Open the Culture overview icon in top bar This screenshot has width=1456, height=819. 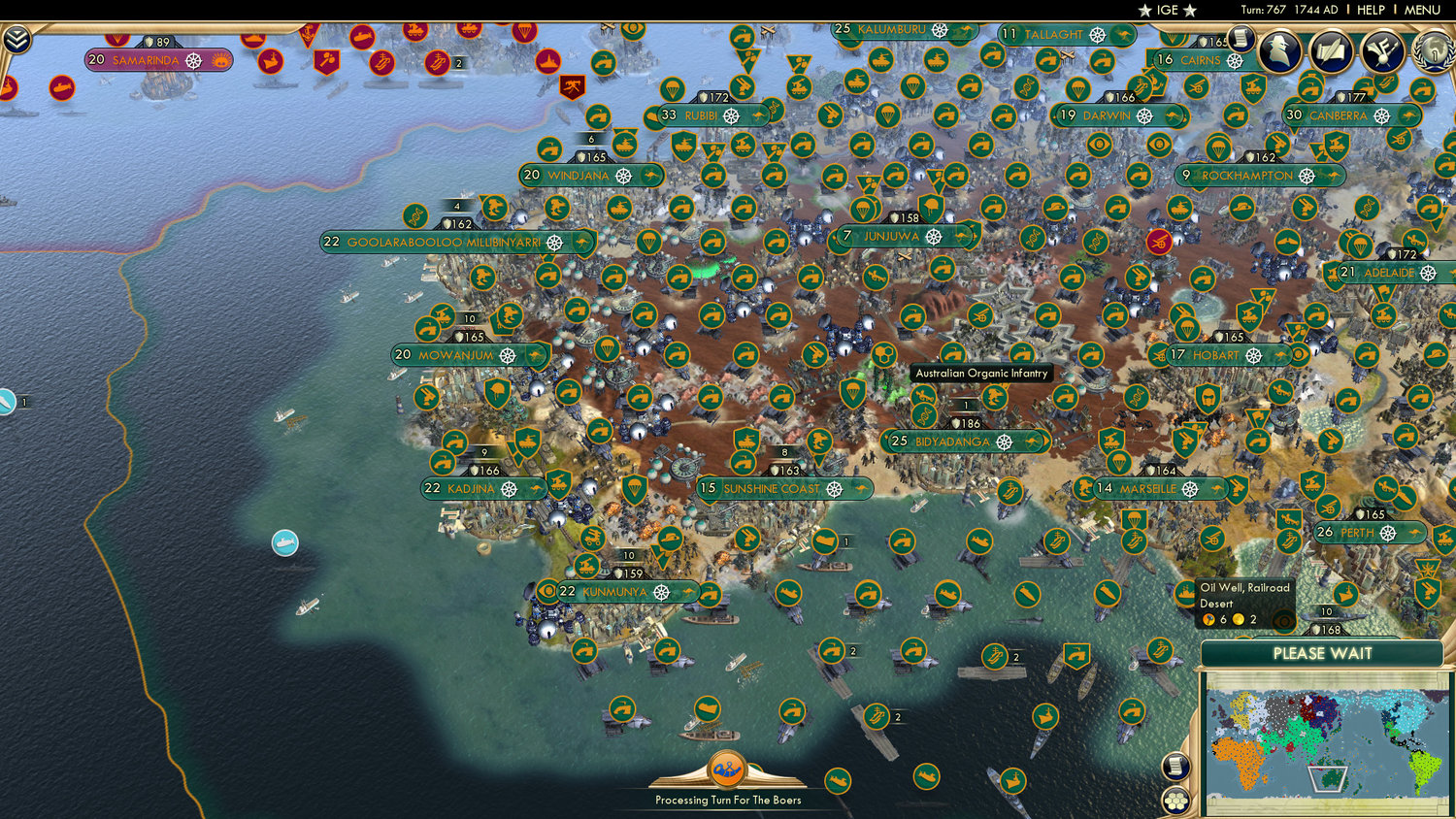click(1382, 51)
